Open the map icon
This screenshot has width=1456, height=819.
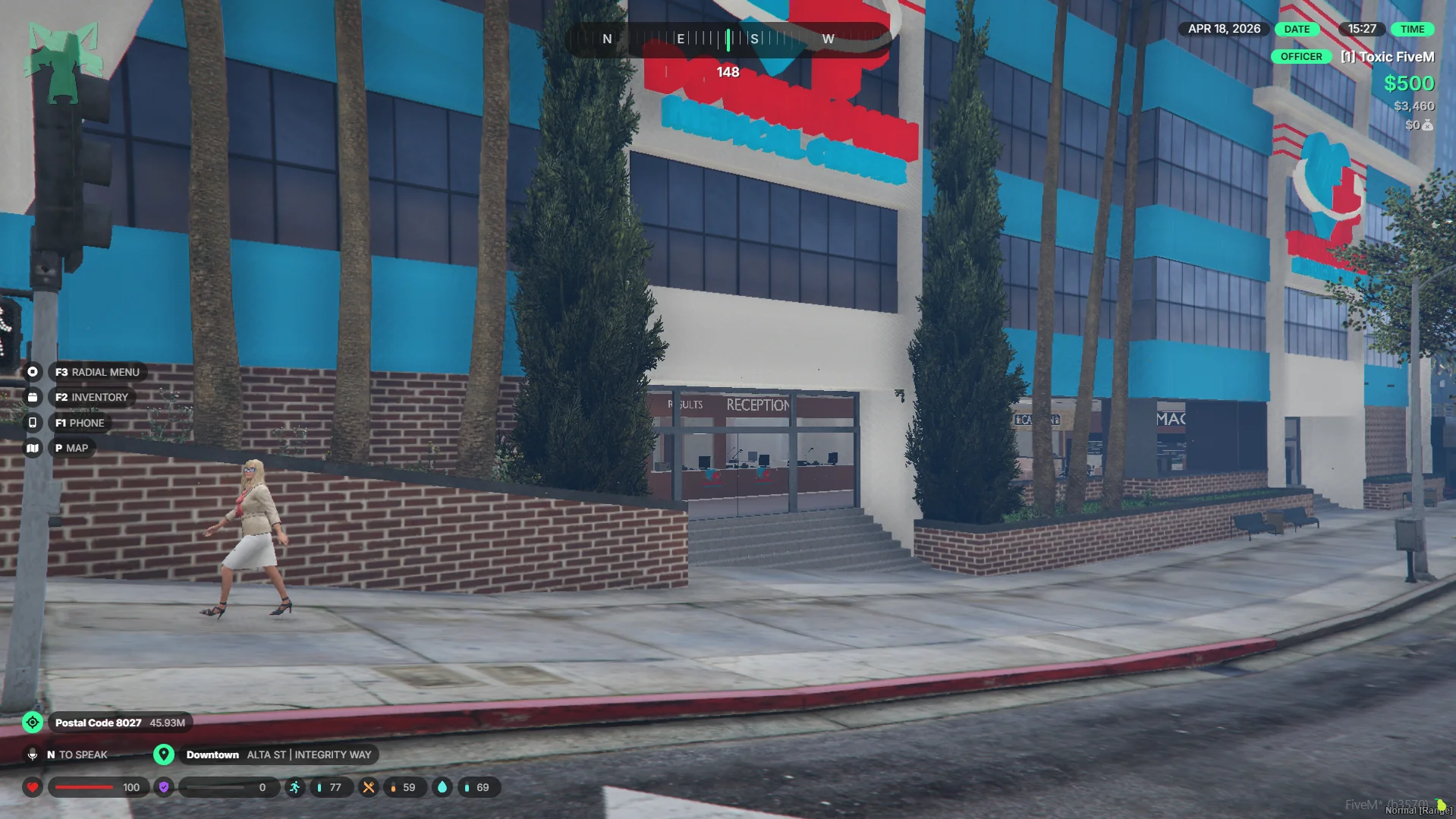(x=33, y=448)
